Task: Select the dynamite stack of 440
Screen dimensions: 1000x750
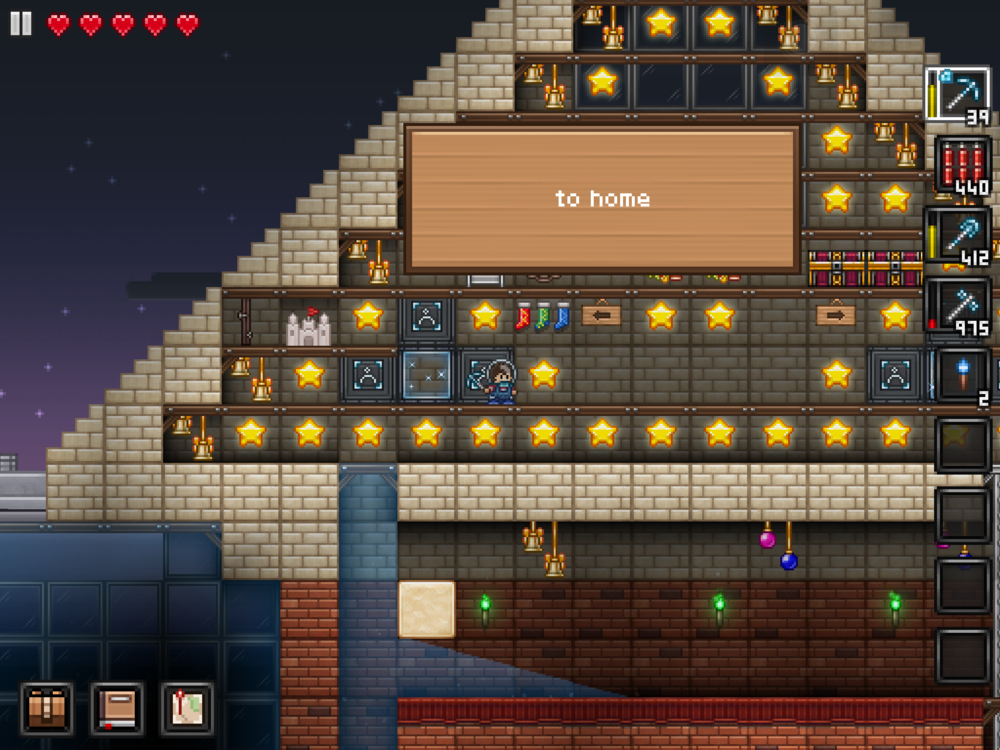Action: pyautogui.click(x=963, y=165)
